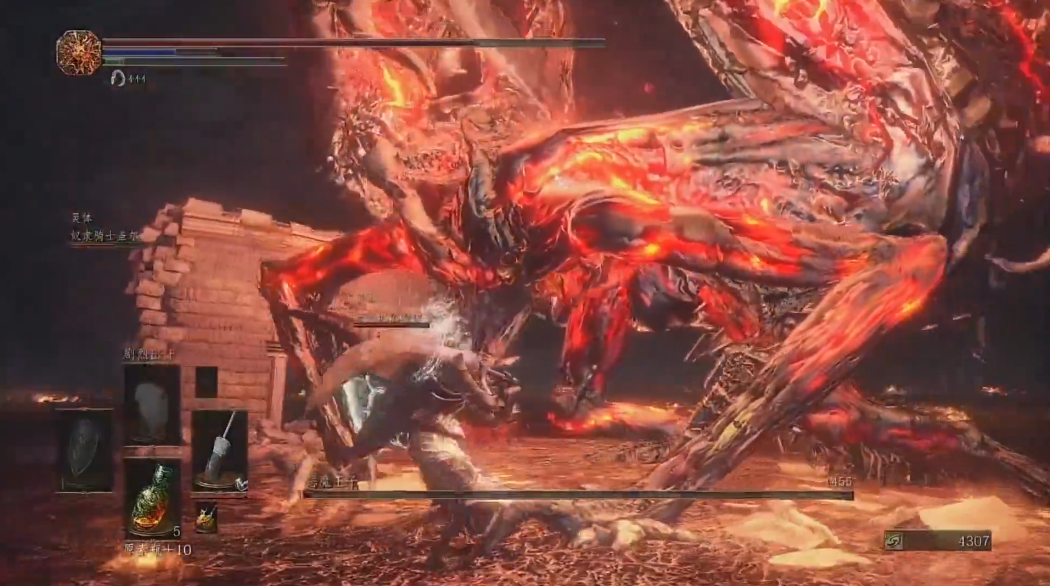The image size is (1050, 586).
Task: Select the right-hand hammer weapon slot
Action: click(x=220, y=450)
